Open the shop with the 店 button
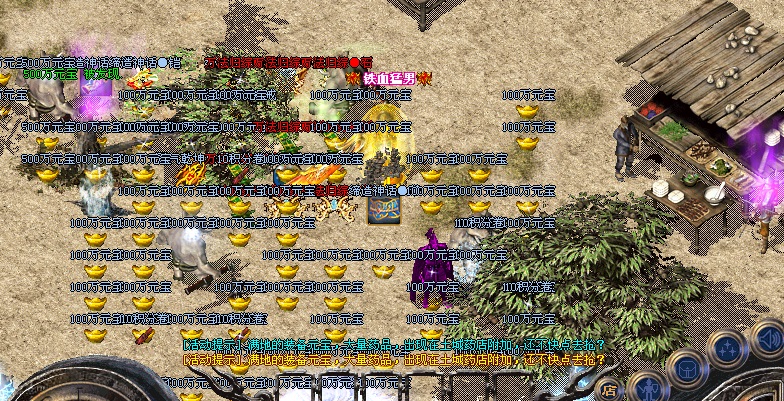This screenshot has height=401, width=784. point(609,392)
